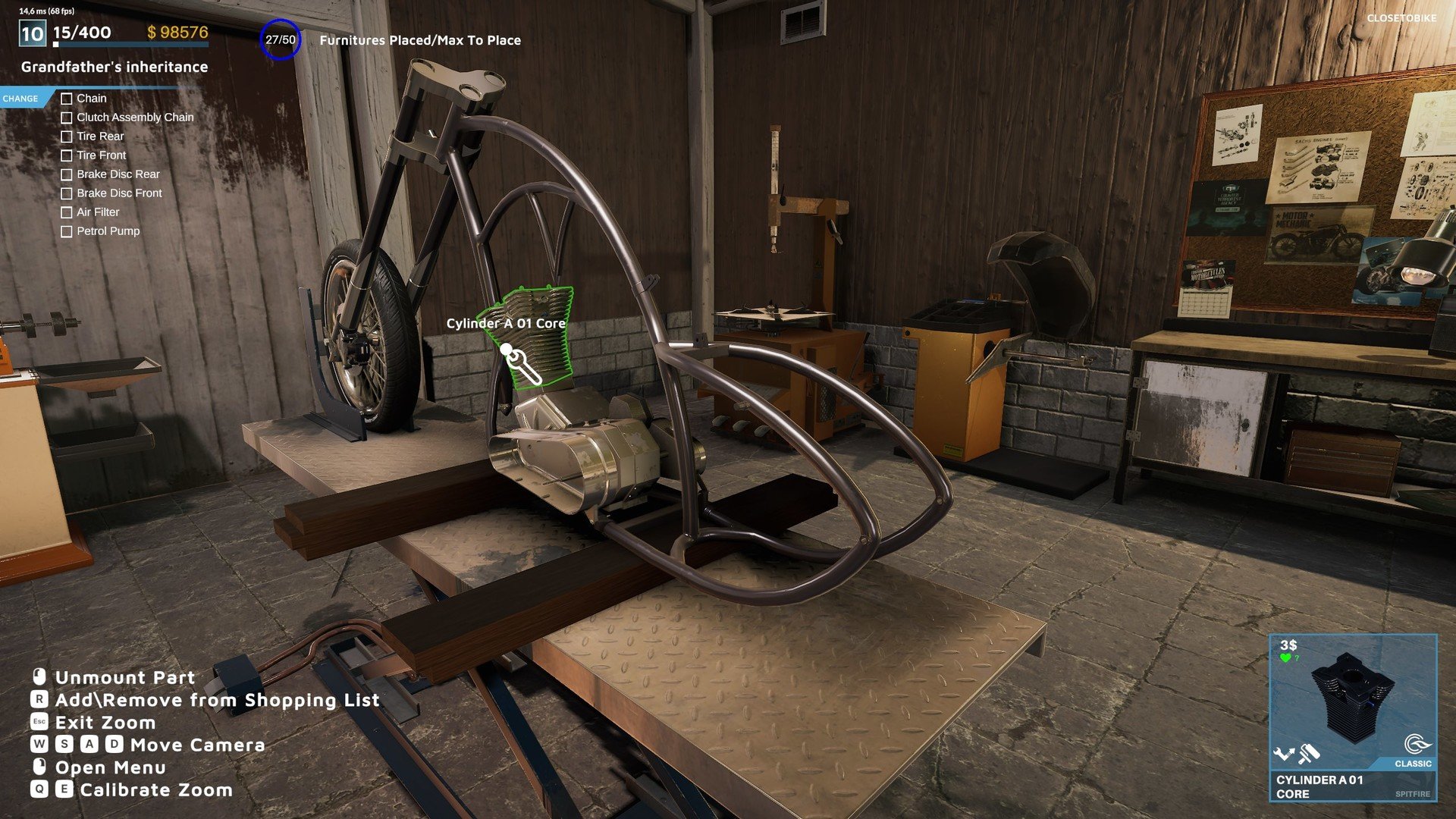Check off Brake Disc Front
Image resolution: width=1456 pixels, height=819 pixels.
pos(67,193)
